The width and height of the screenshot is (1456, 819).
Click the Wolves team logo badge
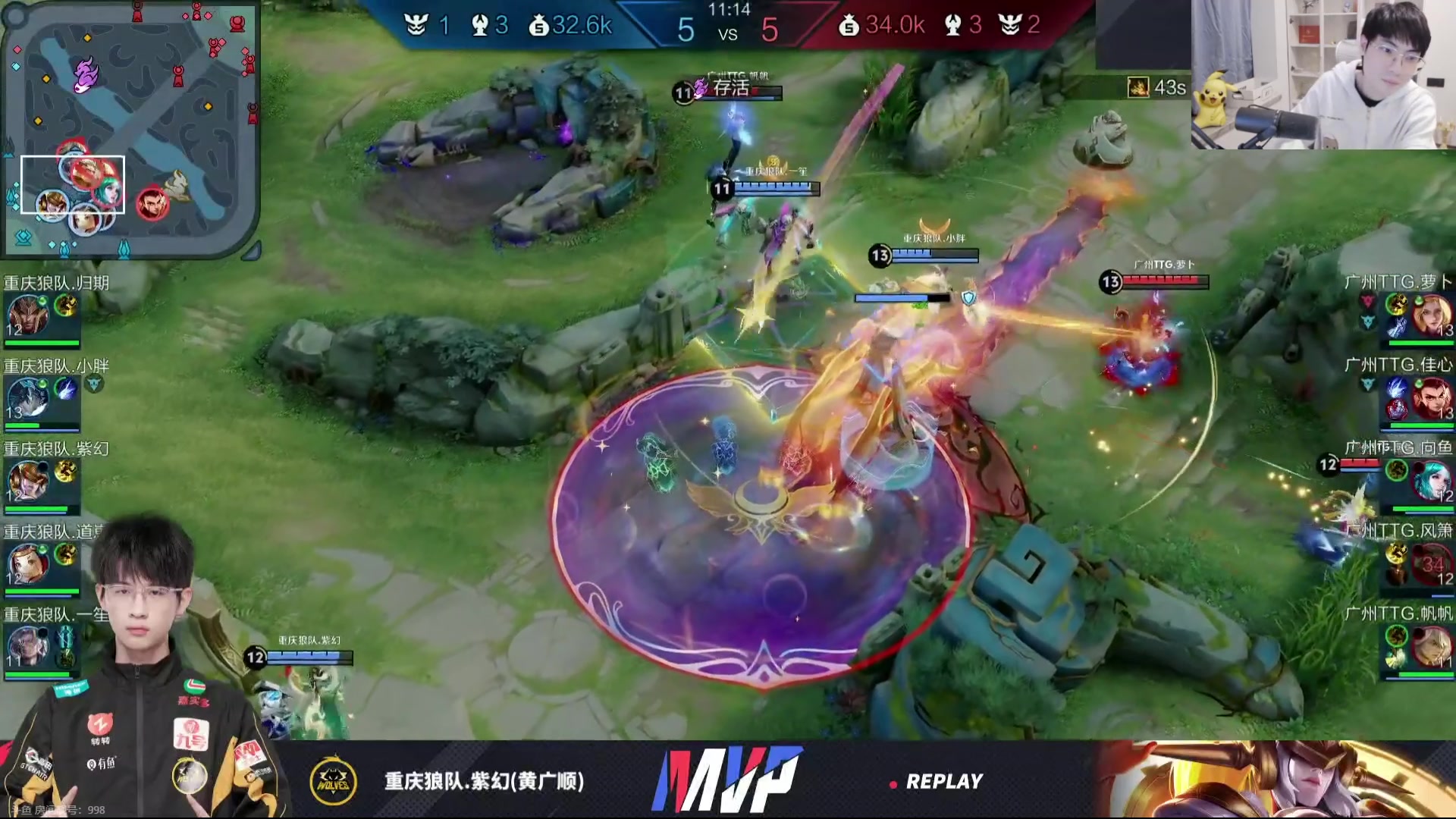tap(334, 780)
